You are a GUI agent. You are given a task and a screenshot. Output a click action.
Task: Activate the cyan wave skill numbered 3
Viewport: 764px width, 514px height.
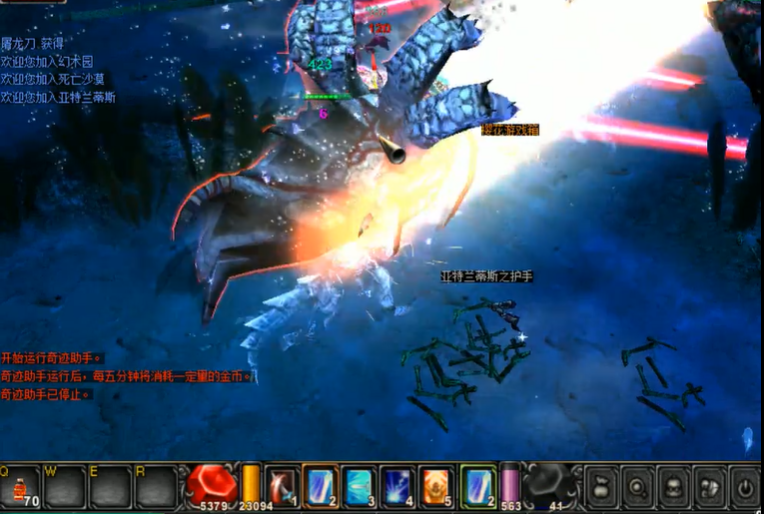tap(360, 485)
